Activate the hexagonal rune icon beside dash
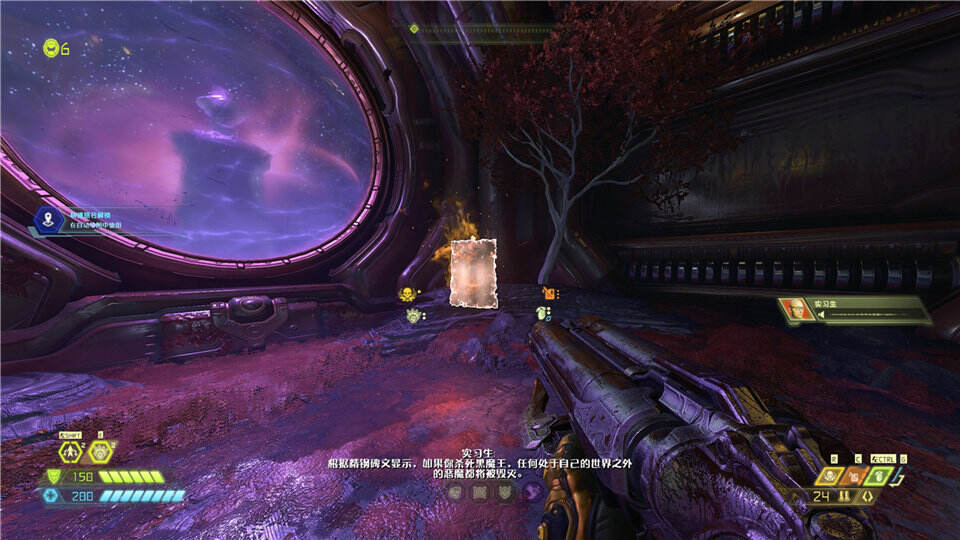Image resolution: width=960 pixels, height=540 pixels. click(99, 452)
